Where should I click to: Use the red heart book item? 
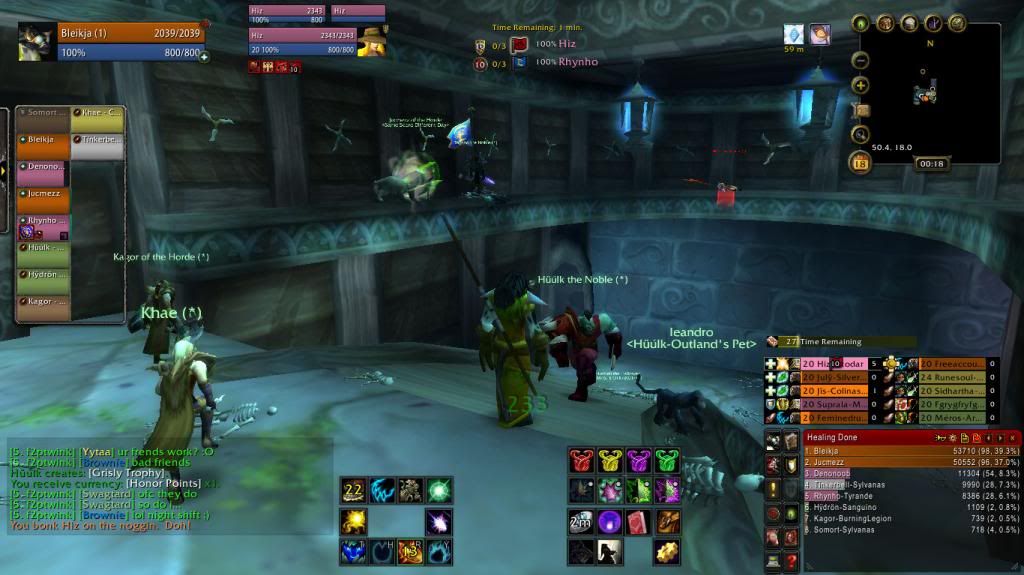638,522
